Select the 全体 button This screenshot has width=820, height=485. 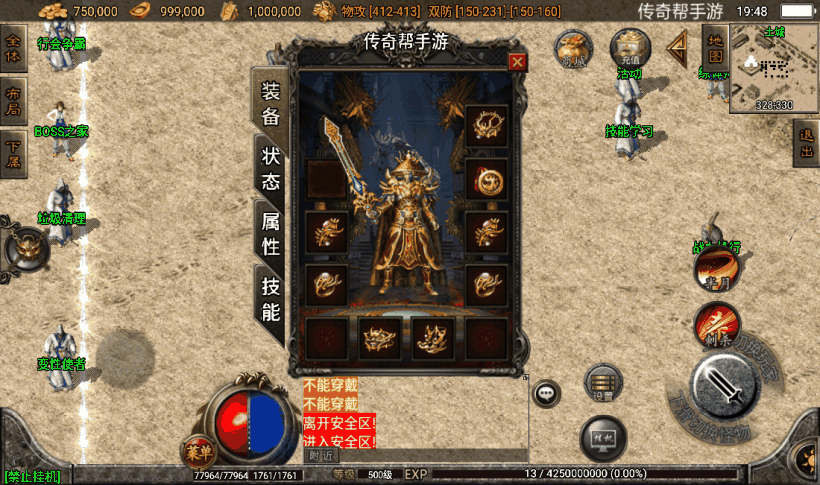pos(13,49)
